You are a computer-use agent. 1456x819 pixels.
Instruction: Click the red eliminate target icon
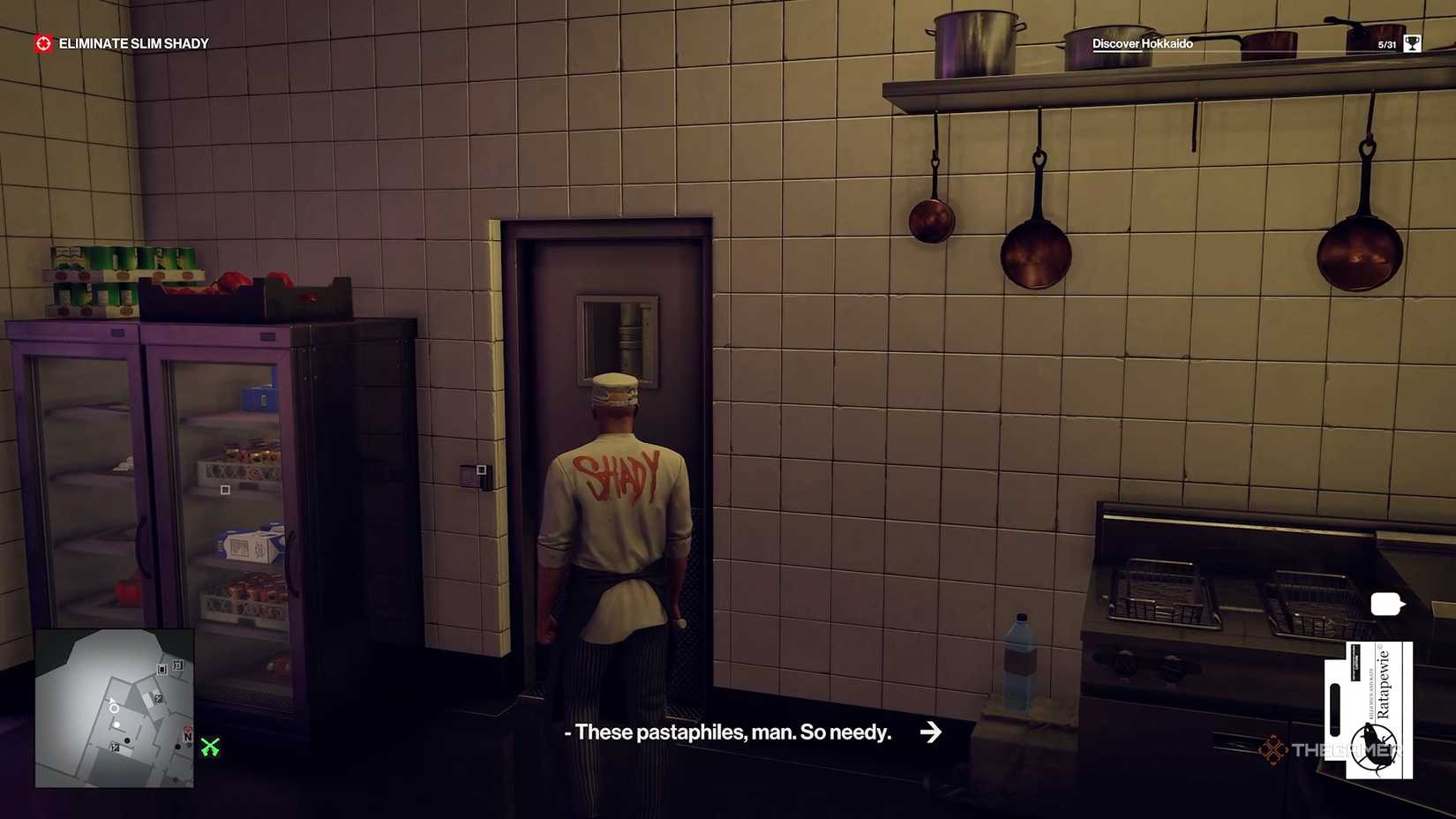[x=41, y=41]
